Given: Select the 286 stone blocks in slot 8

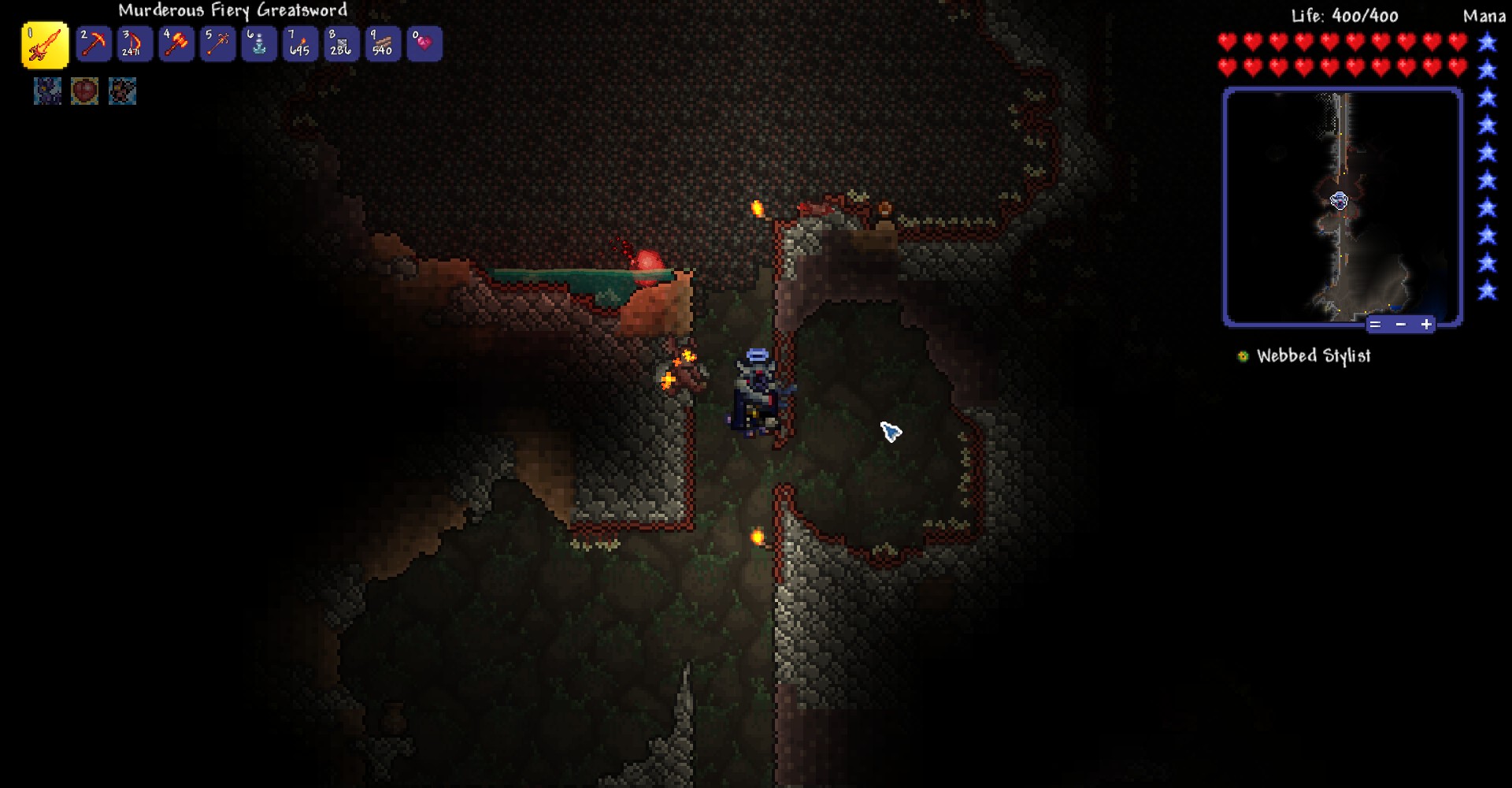Looking at the screenshot, I should [x=341, y=43].
